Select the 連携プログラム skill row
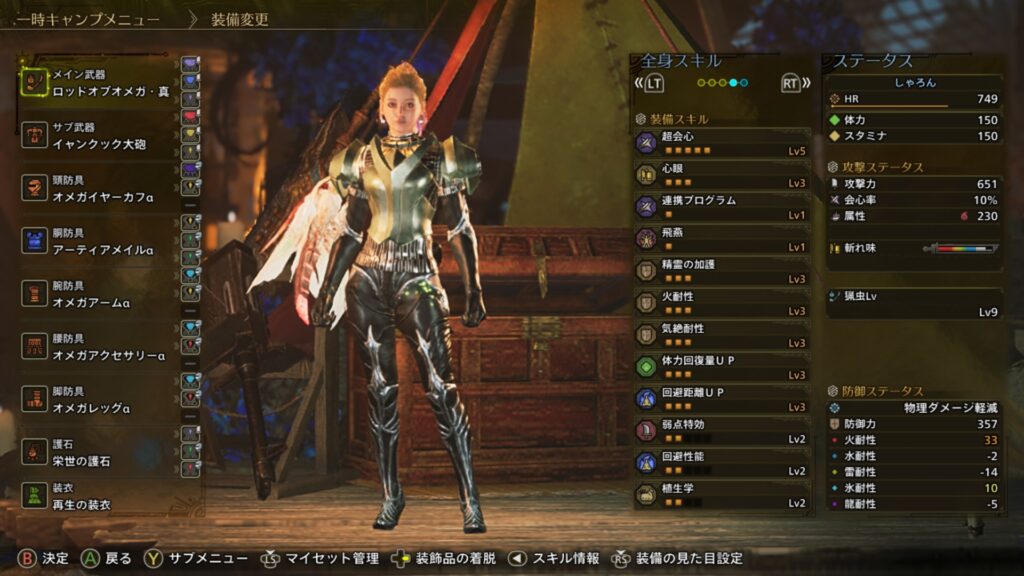This screenshot has height=576, width=1024. pos(722,207)
